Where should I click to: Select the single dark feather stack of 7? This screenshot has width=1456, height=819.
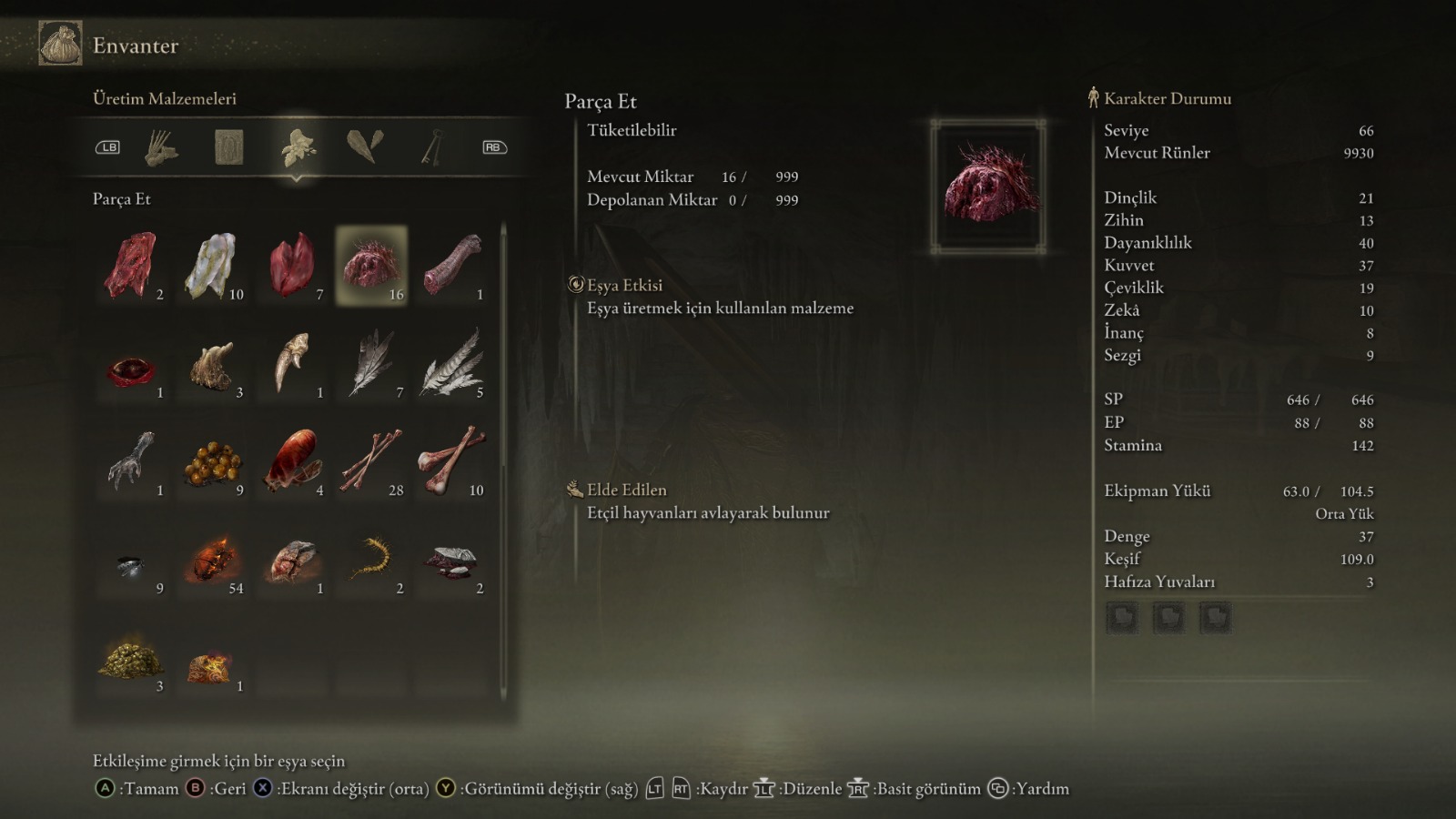371,364
